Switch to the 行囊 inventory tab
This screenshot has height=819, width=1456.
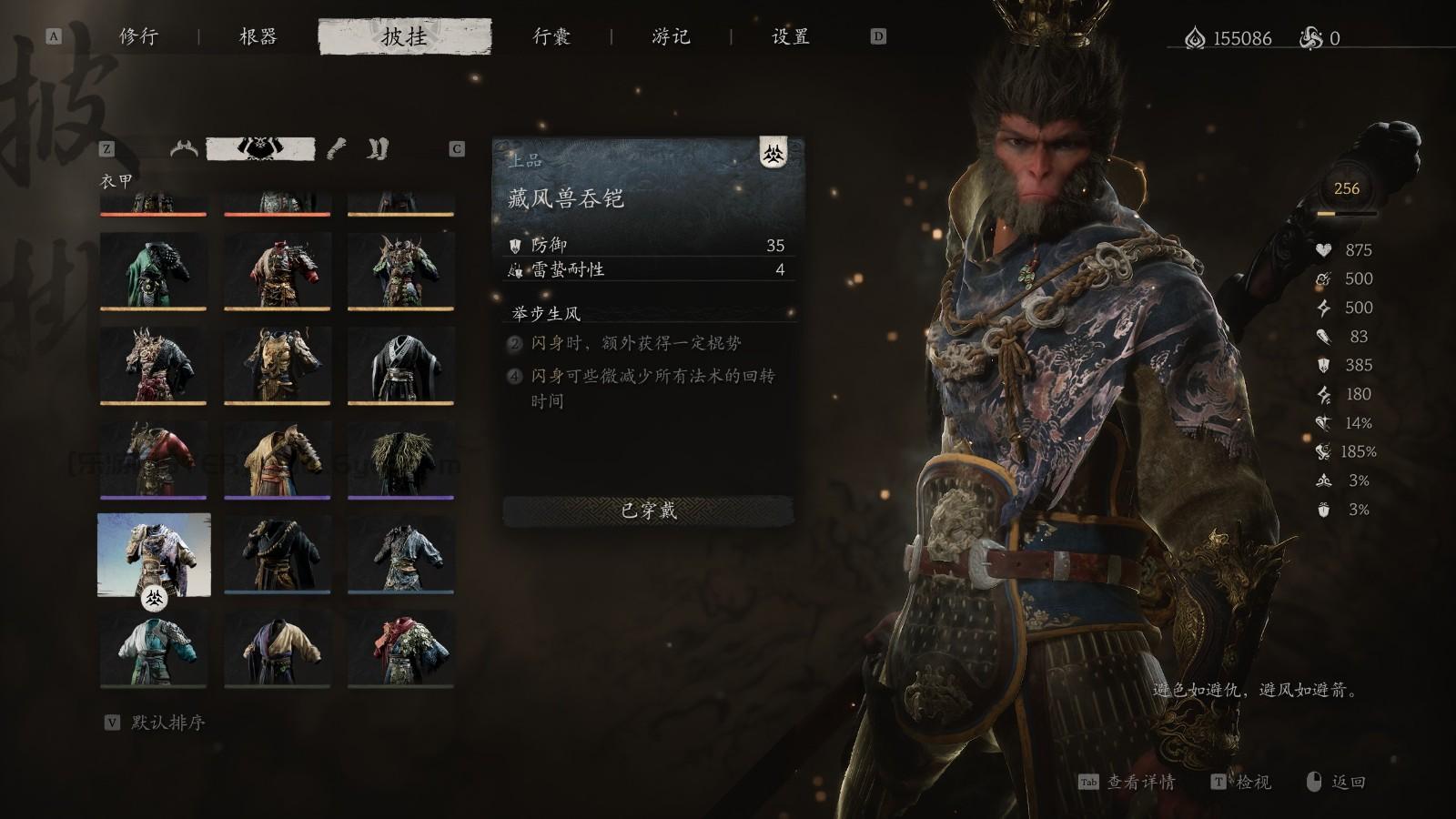[x=551, y=37]
